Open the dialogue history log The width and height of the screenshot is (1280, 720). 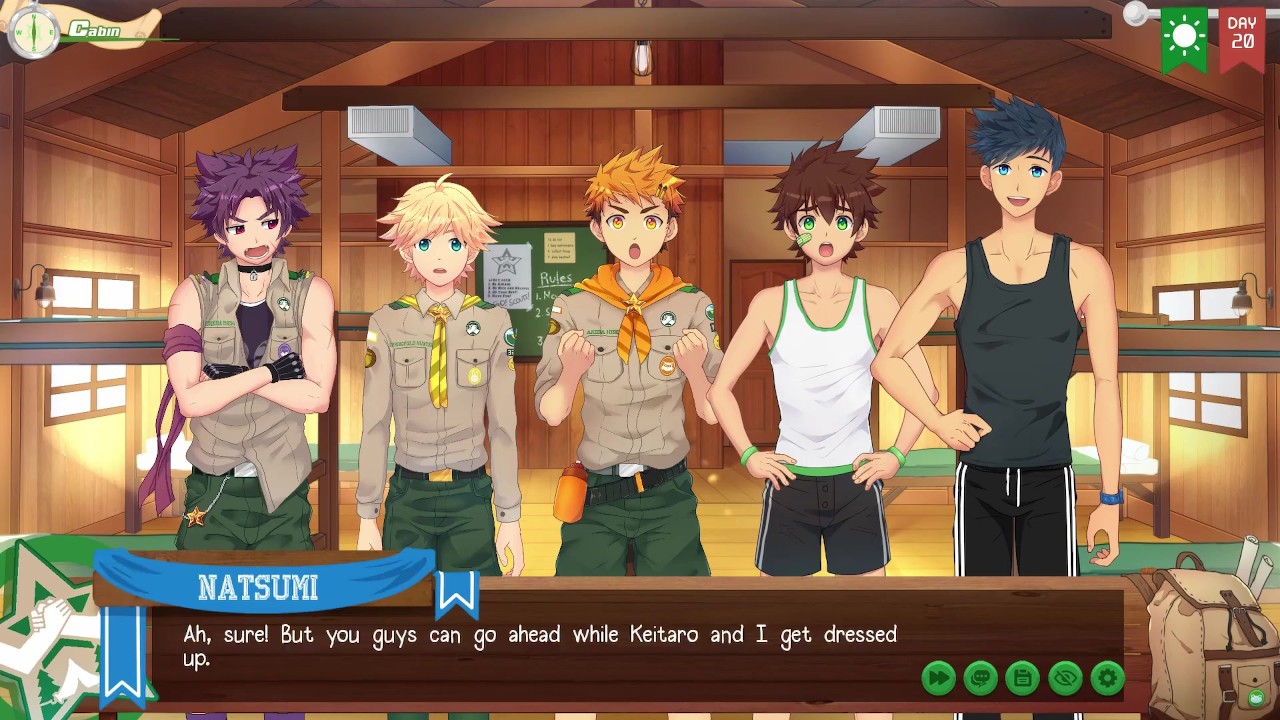[x=980, y=678]
